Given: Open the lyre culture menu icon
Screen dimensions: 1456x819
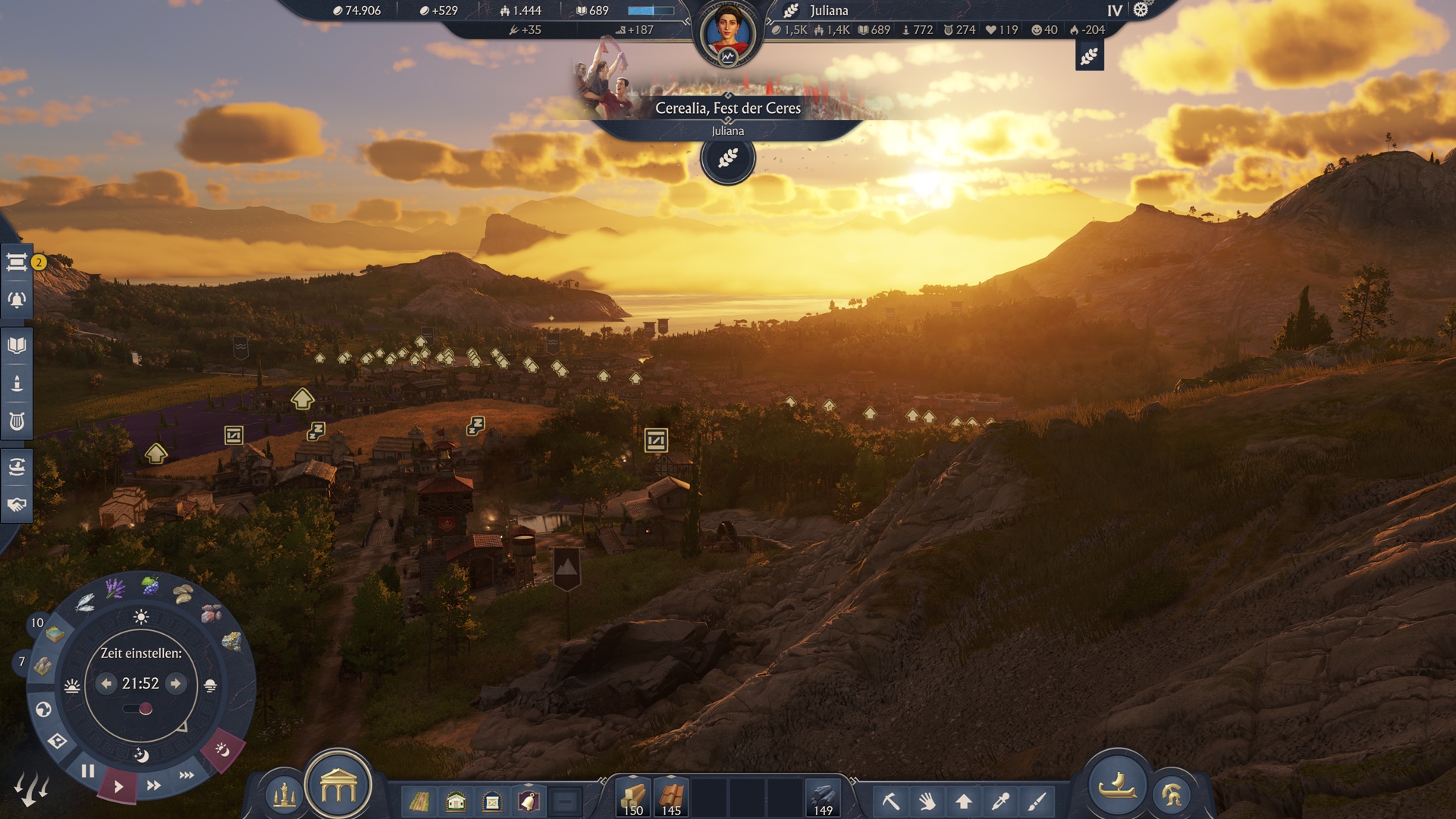Looking at the screenshot, I should 17,422.
